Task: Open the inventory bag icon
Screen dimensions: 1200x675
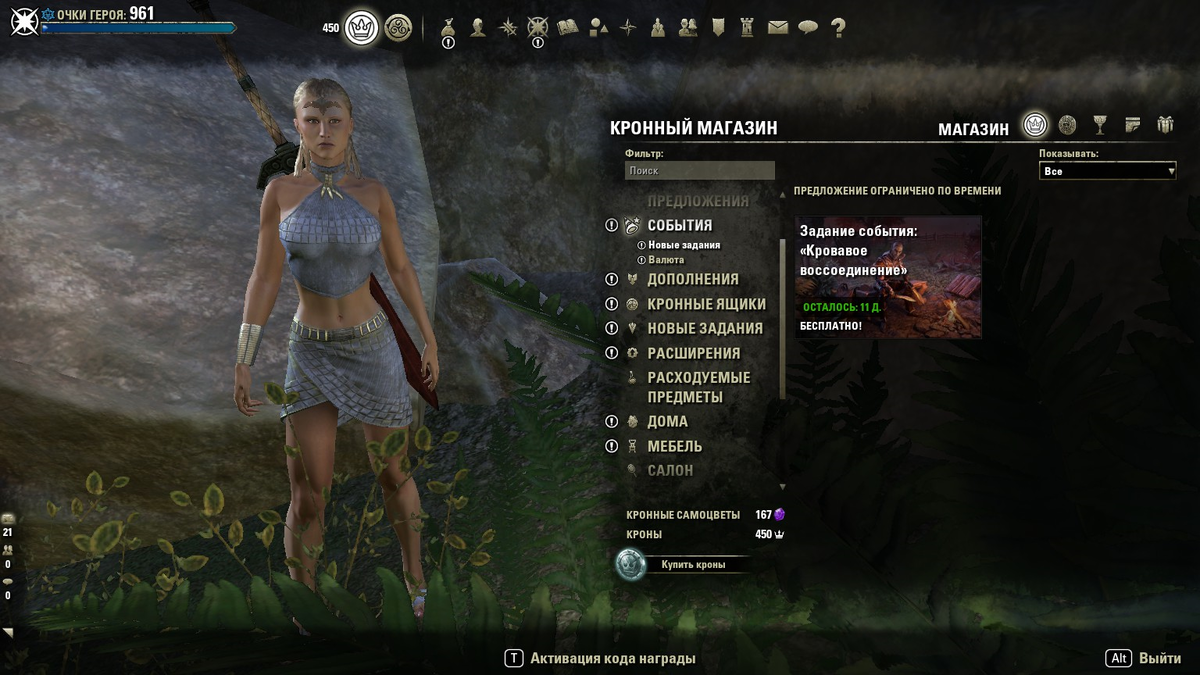Action: point(448,28)
